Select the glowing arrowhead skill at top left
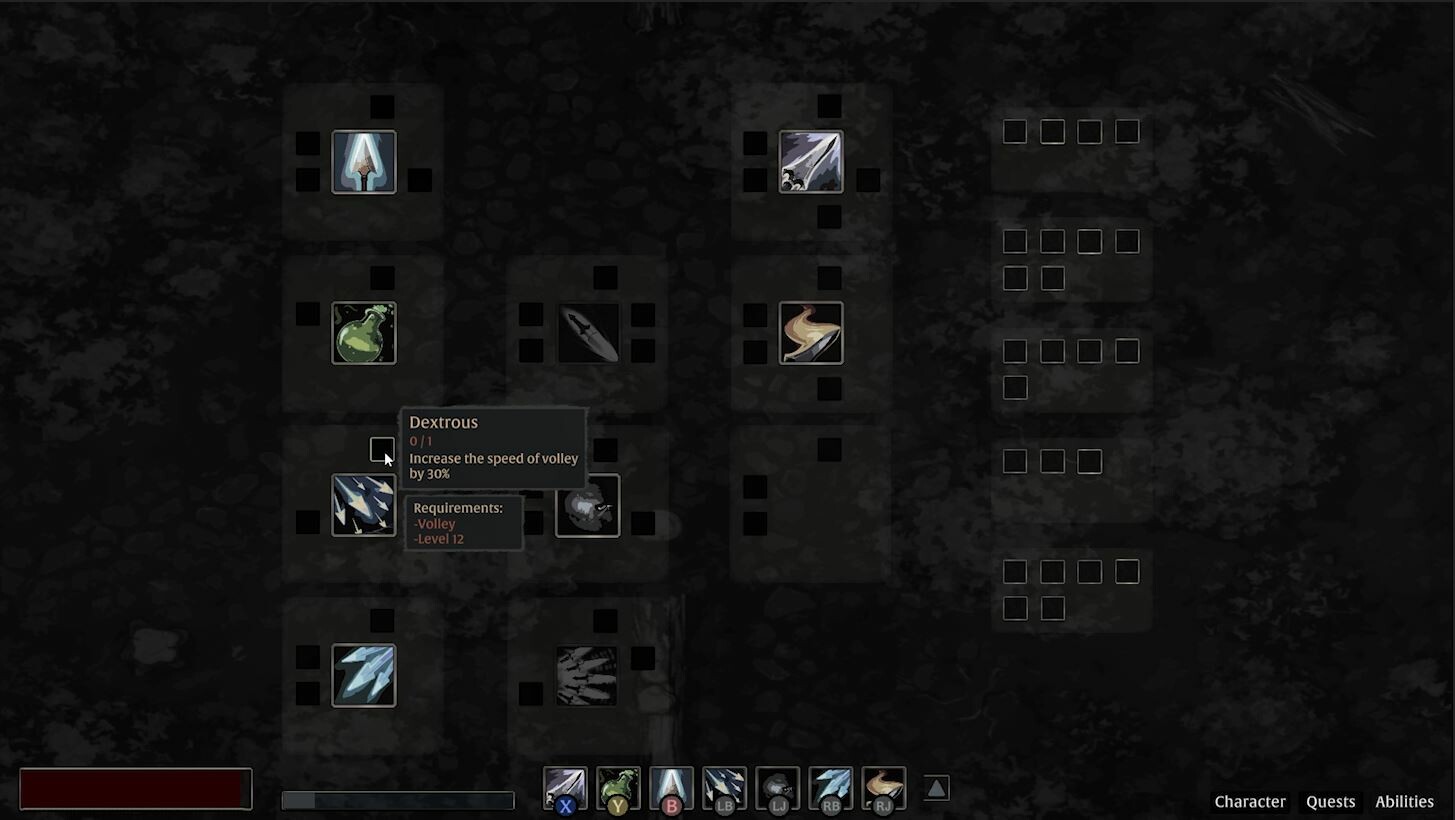The width and height of the screenshot is (1455, 820). (363, 161)
